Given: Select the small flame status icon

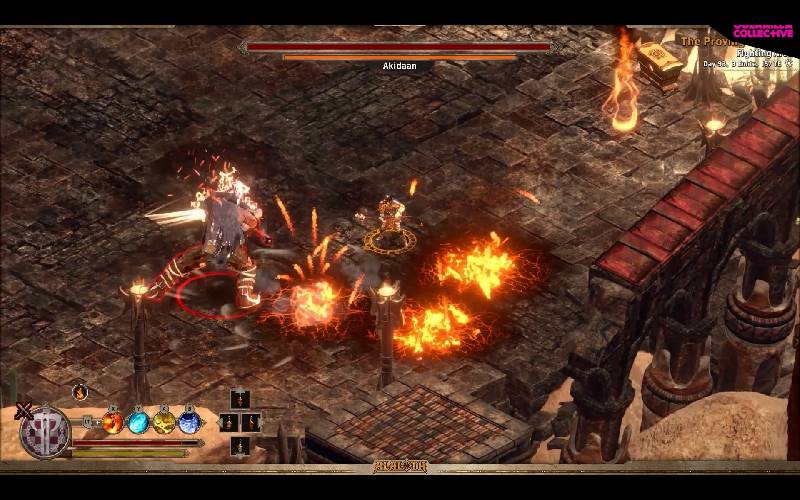Looking at the screenshot, I should click(x=80, y=392).
